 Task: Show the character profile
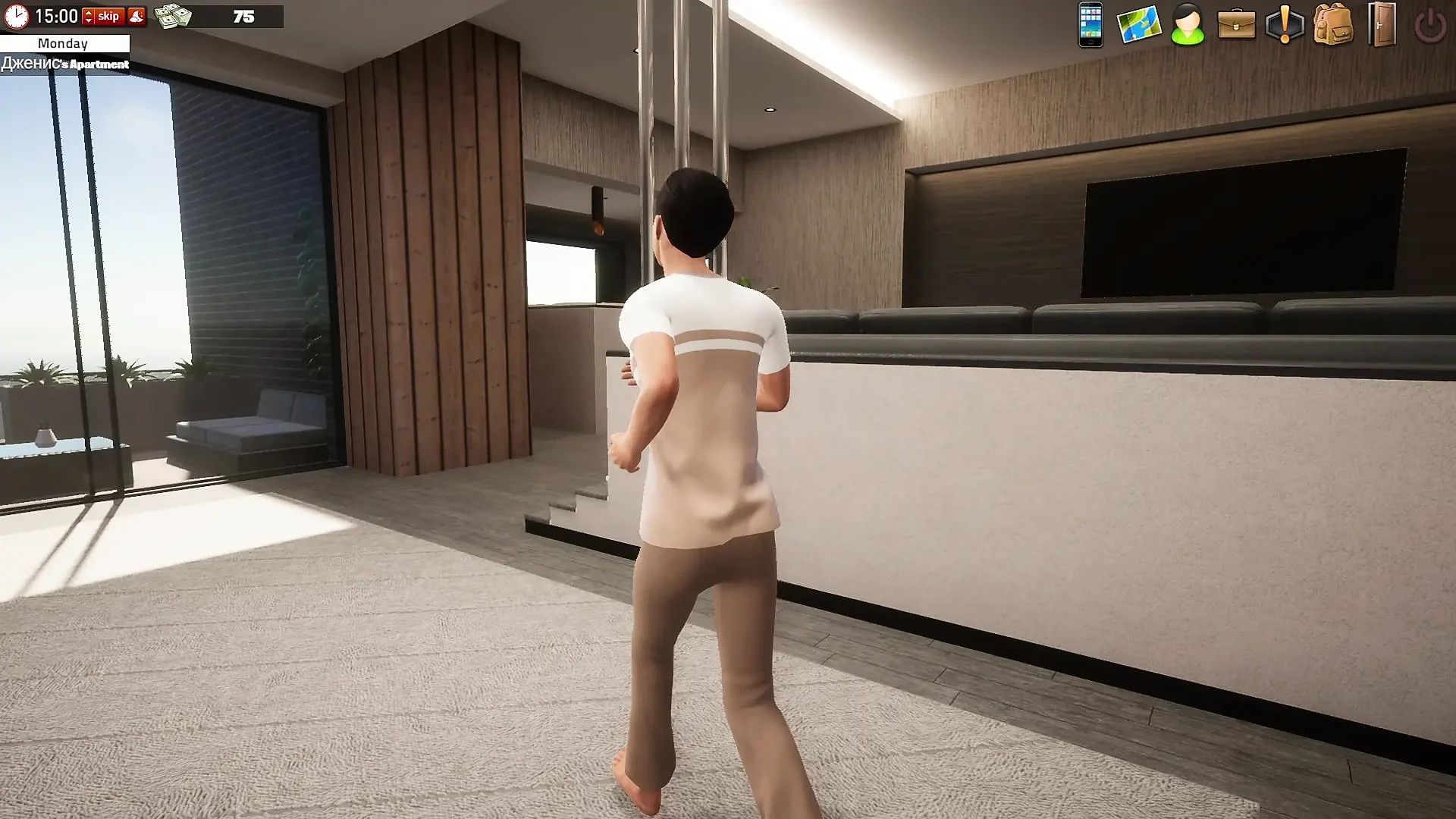click(1188, 24)
